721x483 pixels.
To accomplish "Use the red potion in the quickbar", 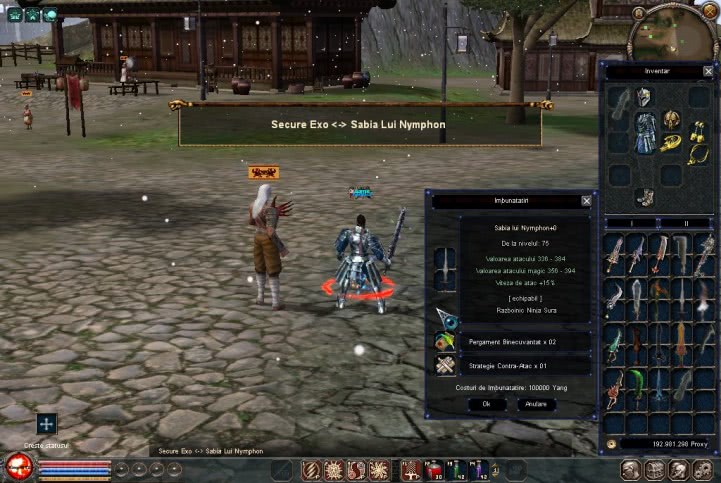I will (434, 468).
